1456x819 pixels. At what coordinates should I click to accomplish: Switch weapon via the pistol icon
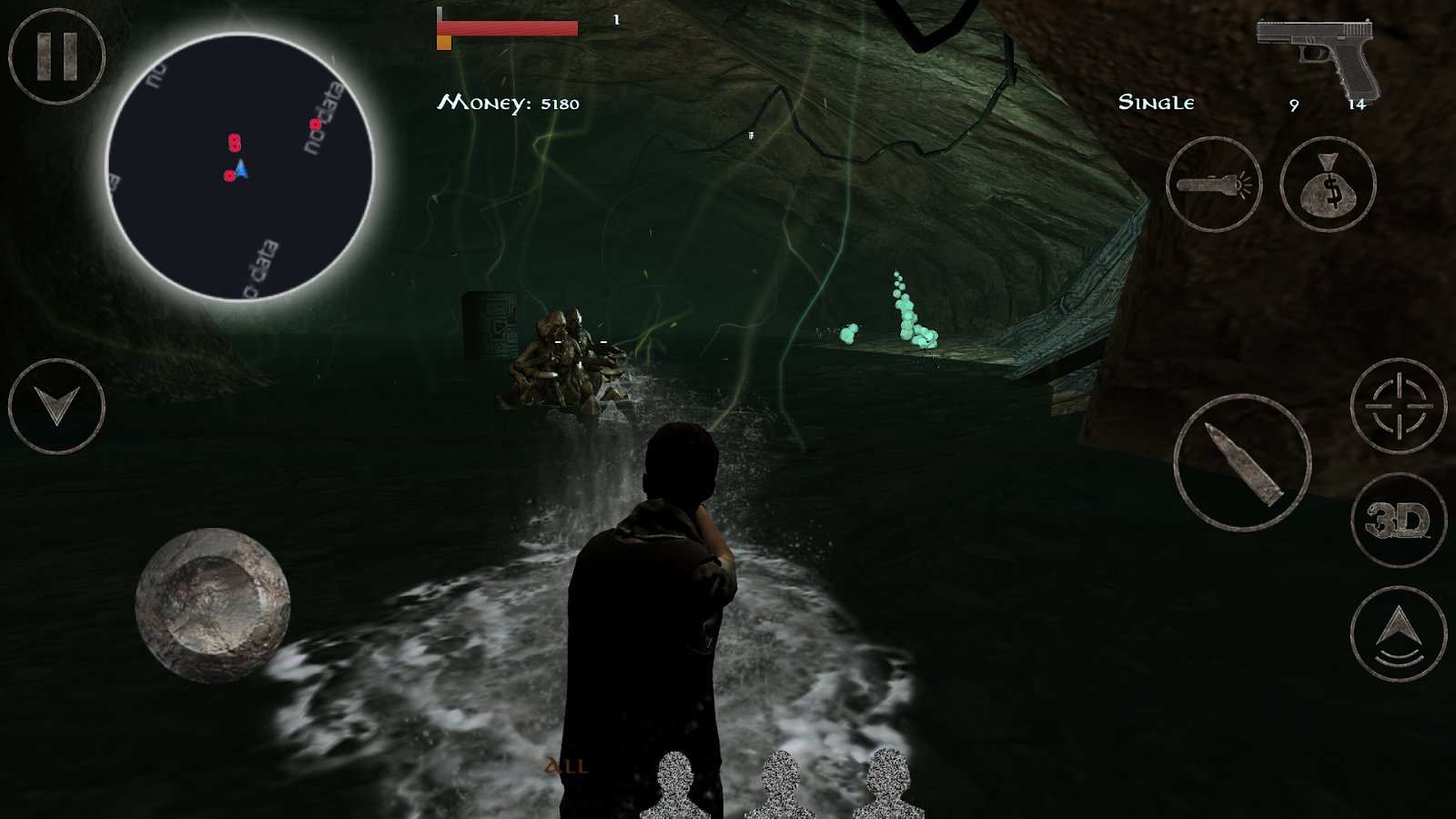coord(1318,56)
